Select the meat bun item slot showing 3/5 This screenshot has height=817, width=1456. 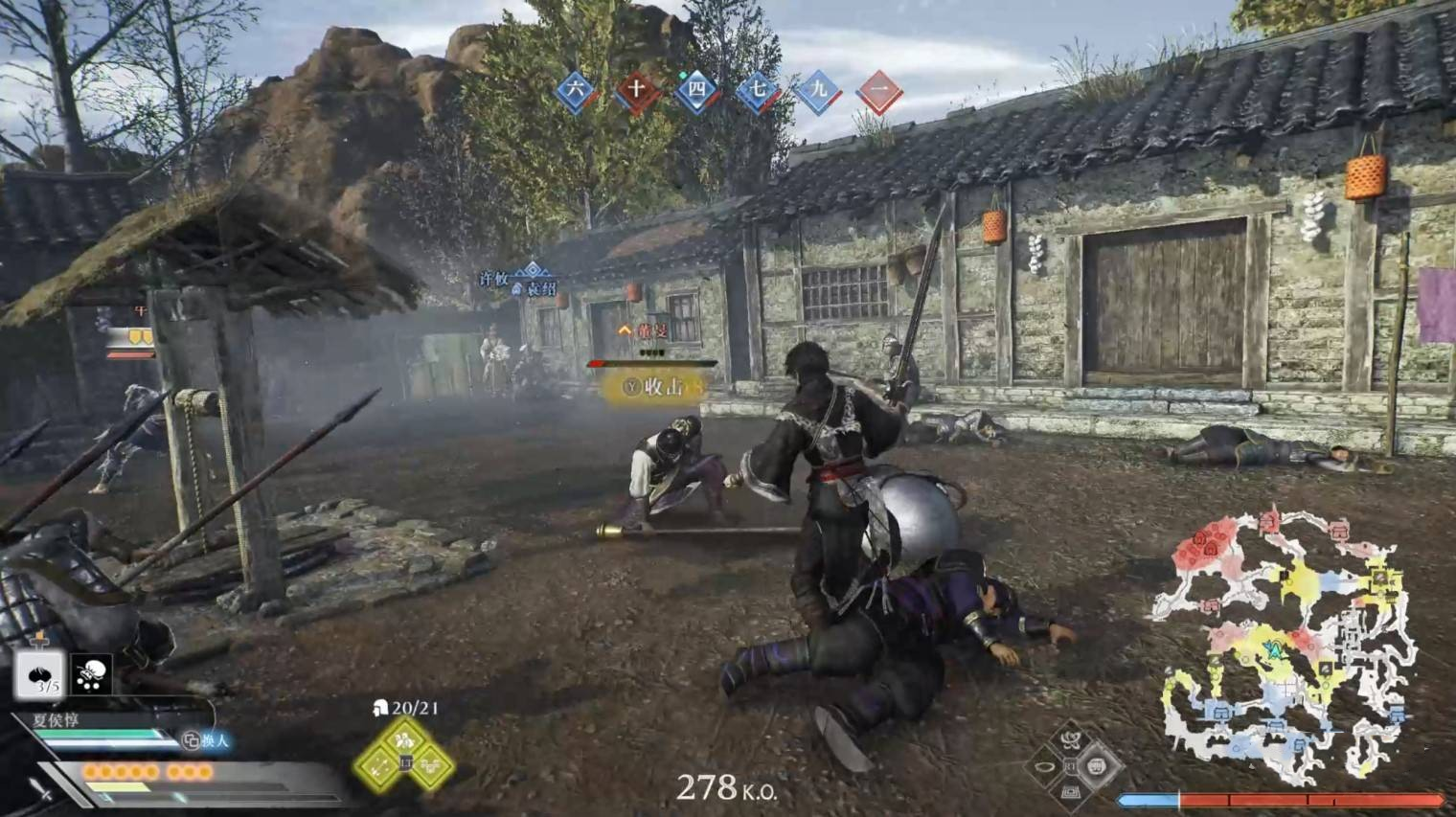39,675
